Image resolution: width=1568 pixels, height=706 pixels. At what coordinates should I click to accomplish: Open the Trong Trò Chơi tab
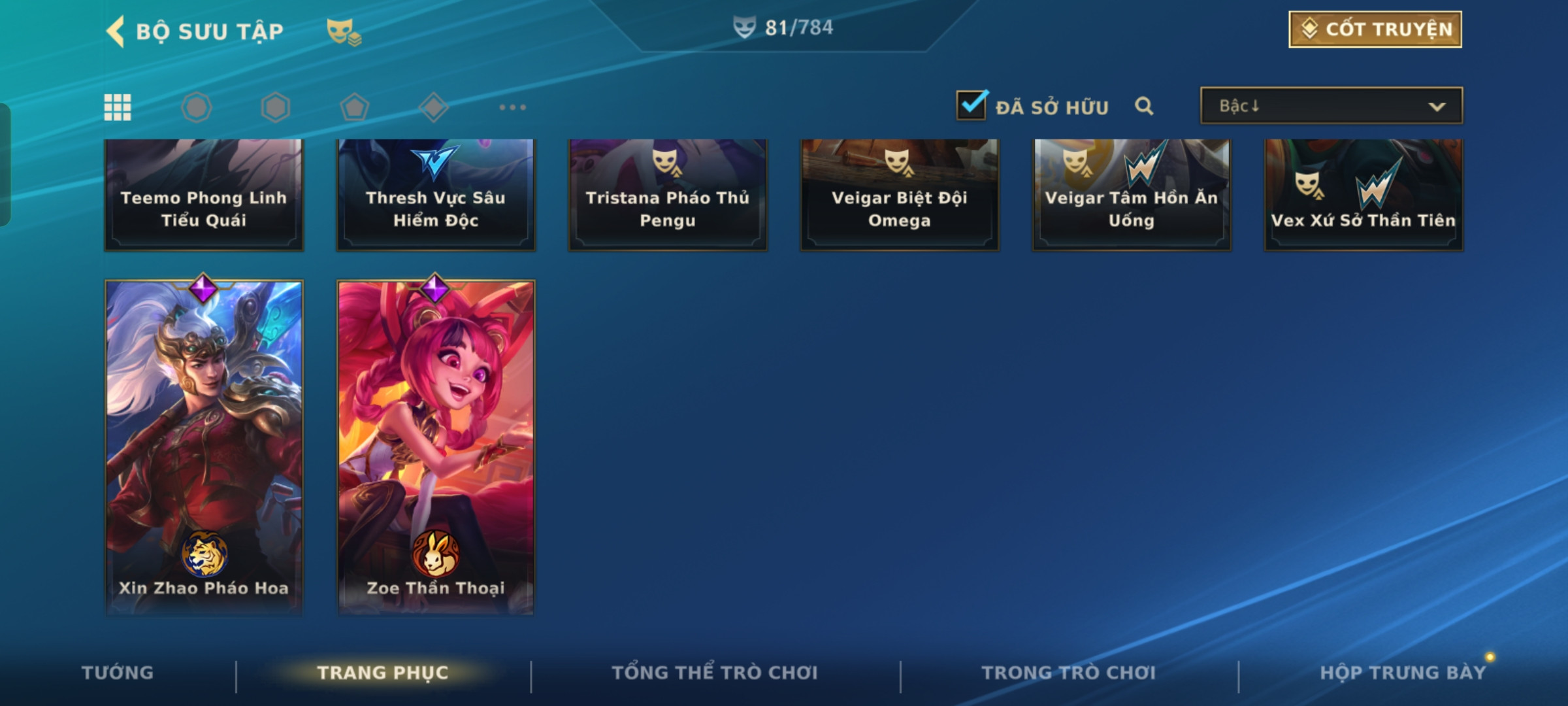(x=1068, y=673)
